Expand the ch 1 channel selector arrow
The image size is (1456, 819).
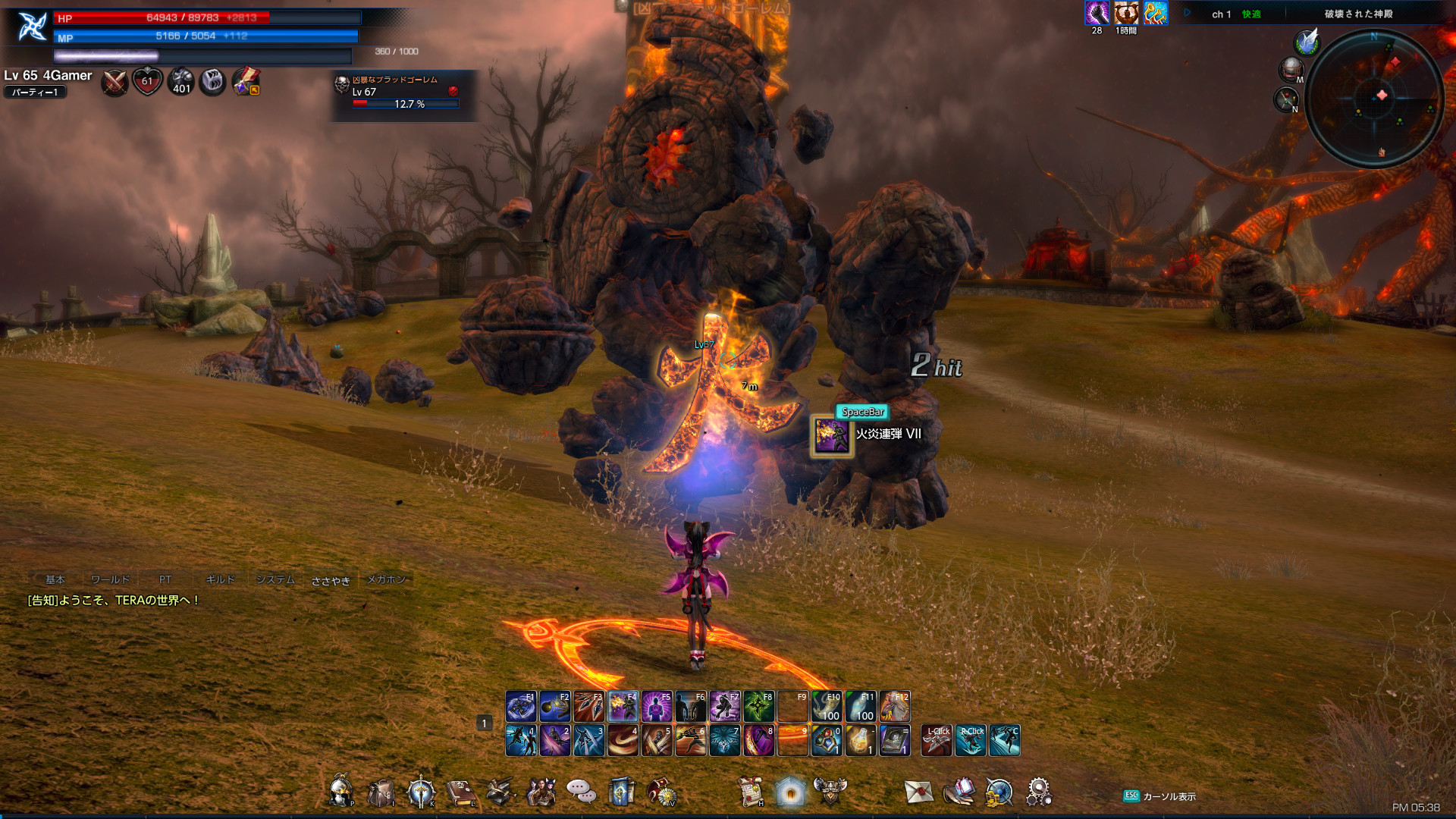pyautogui.click(x=1188, y=13)
